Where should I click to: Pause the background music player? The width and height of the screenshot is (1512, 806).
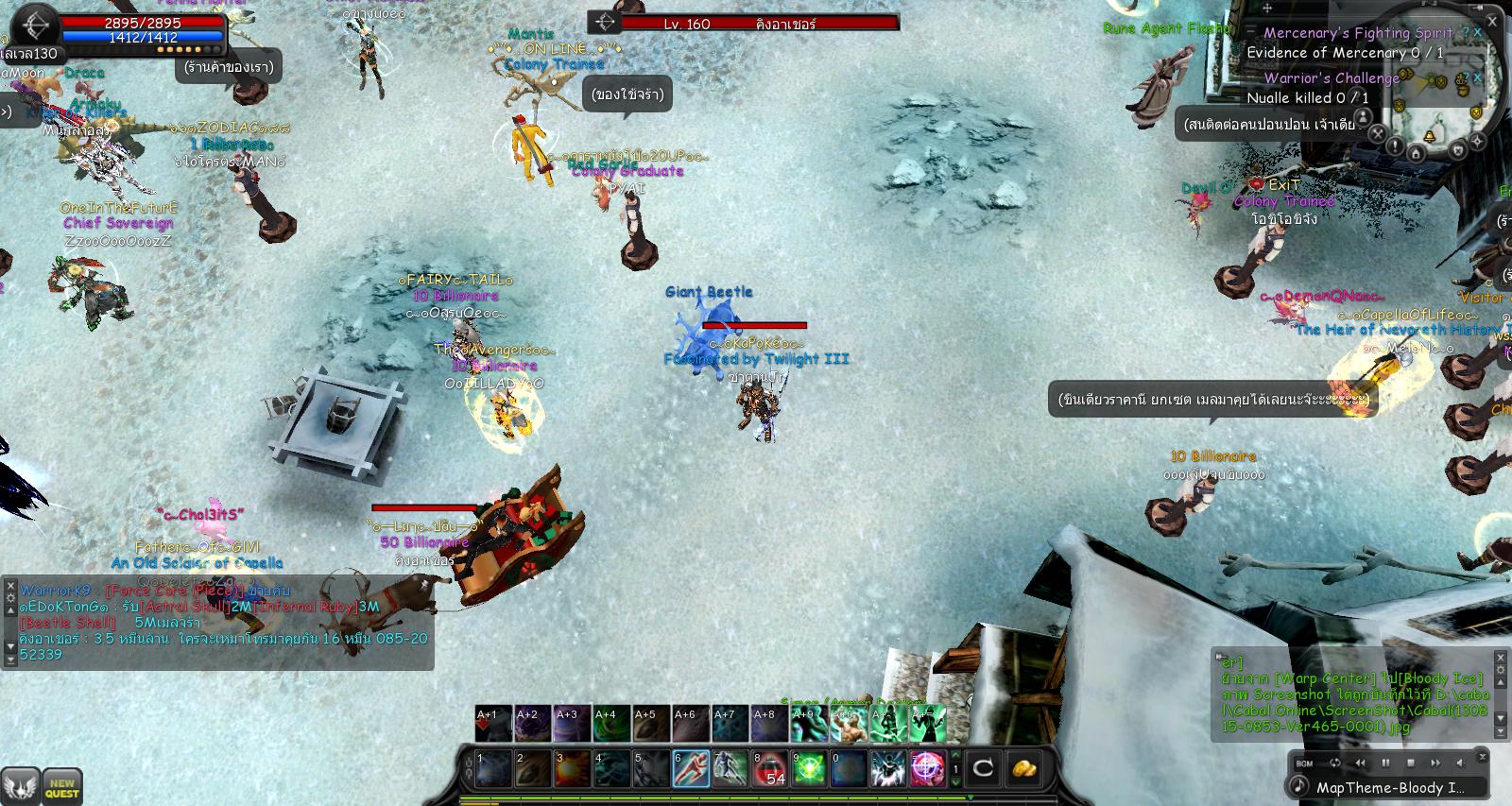(1386, 763)
